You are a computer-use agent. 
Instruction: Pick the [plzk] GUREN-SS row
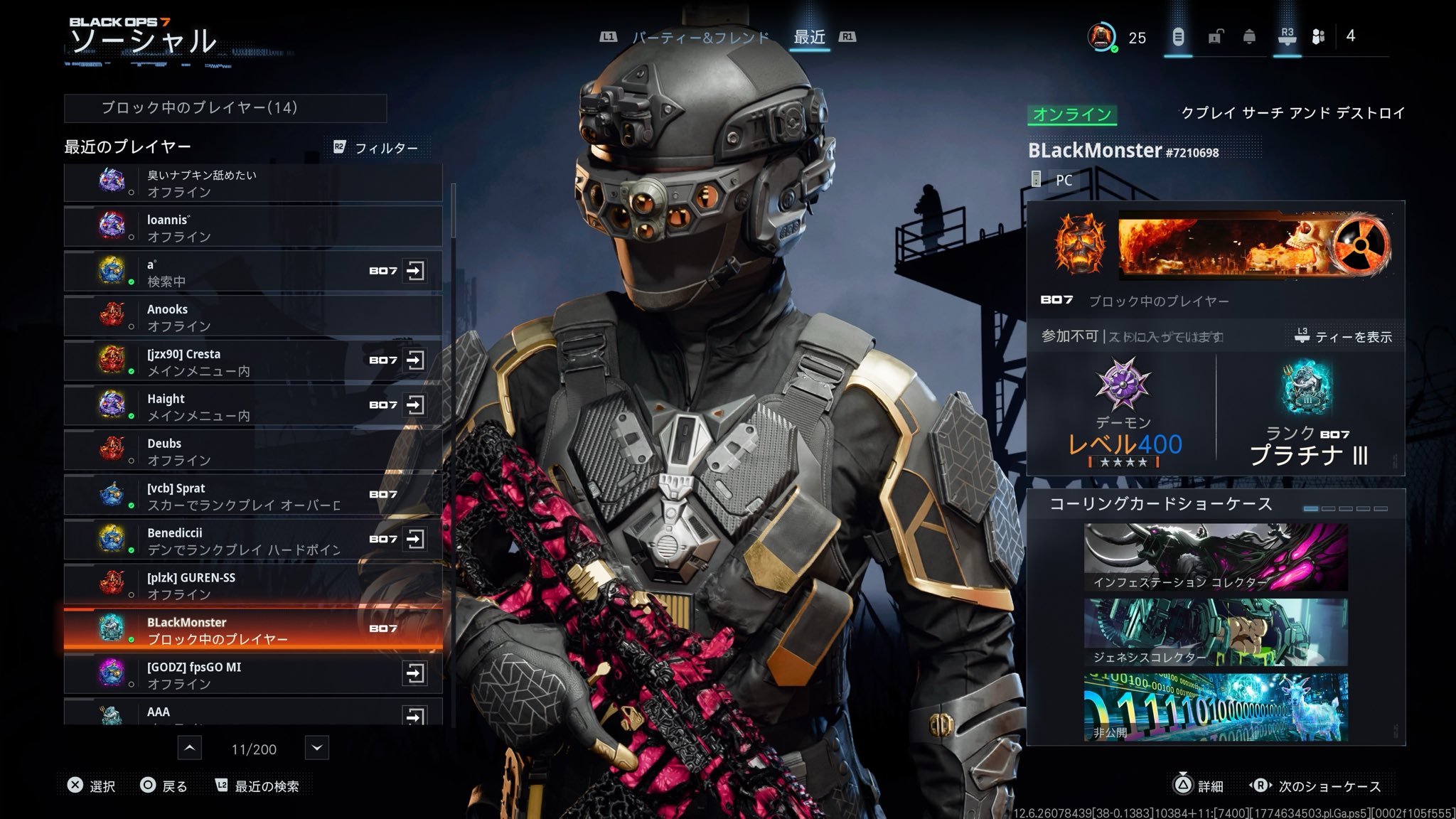click(252, 585)
